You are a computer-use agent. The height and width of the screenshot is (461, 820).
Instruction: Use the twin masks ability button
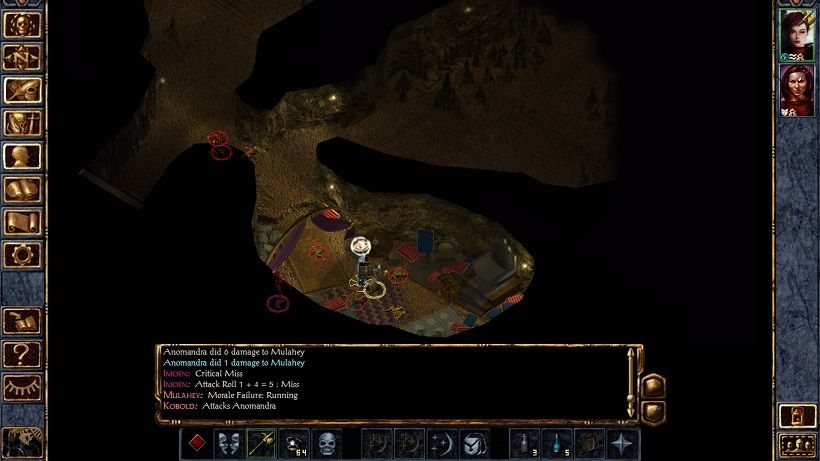pyautogui.click(x=229, y=444)
